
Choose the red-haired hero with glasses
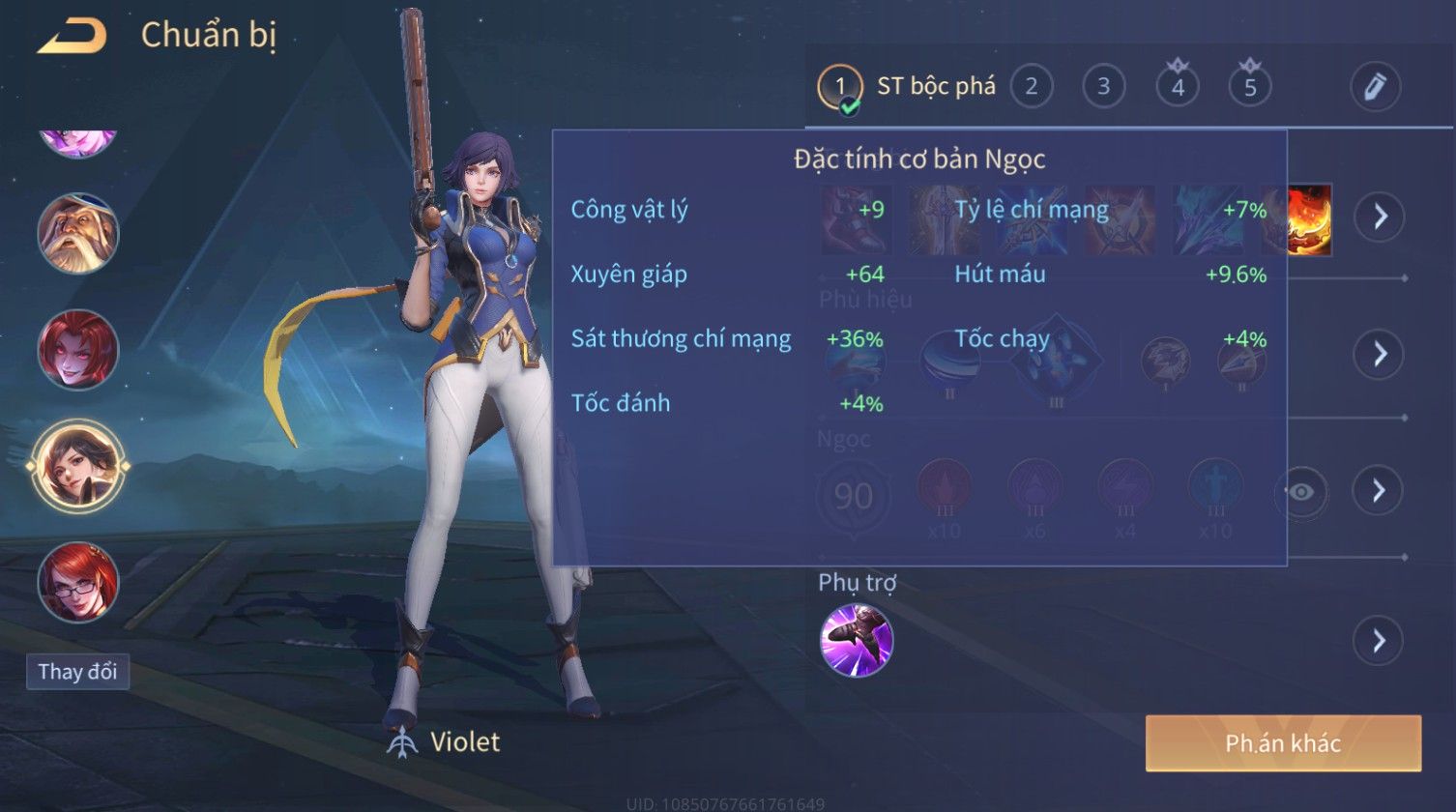tap(77, 582)
